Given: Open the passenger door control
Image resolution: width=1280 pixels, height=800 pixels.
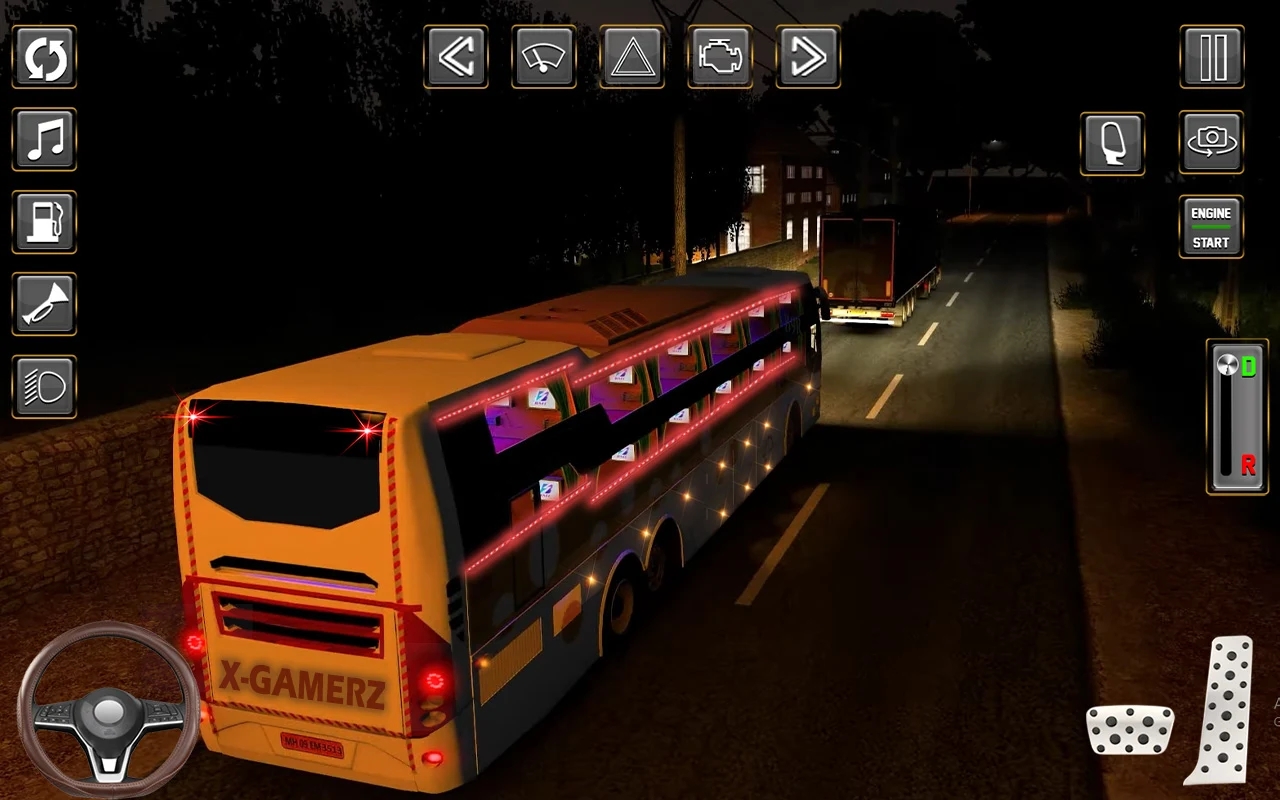Looking at the screenshot, I should tap(1112, 144).
